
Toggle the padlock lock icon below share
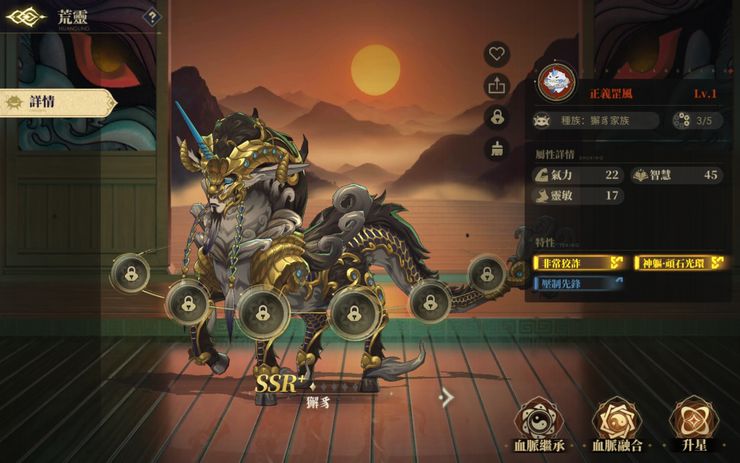[x=497, y=117]
